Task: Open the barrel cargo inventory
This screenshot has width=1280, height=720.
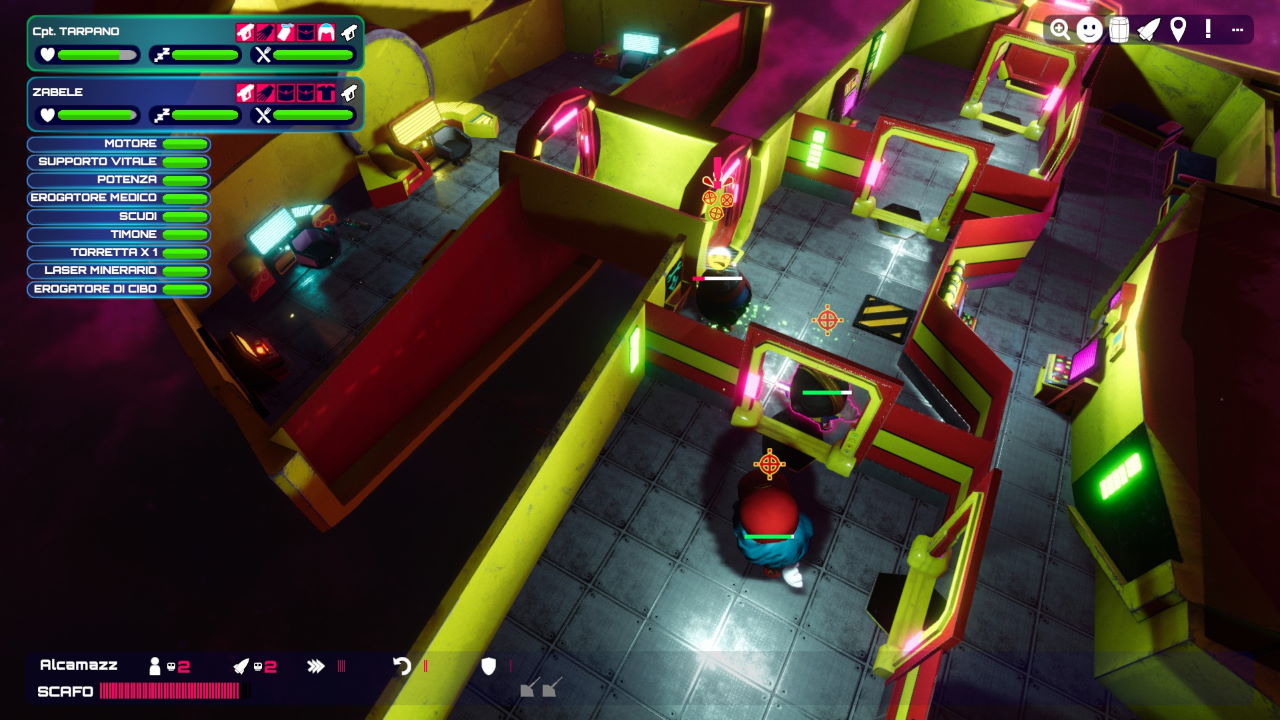Action: [x=1119, y=30]
